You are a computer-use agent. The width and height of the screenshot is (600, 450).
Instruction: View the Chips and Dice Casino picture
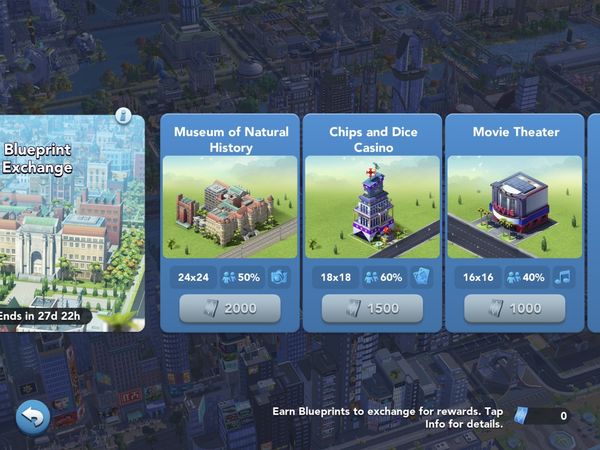372,208
